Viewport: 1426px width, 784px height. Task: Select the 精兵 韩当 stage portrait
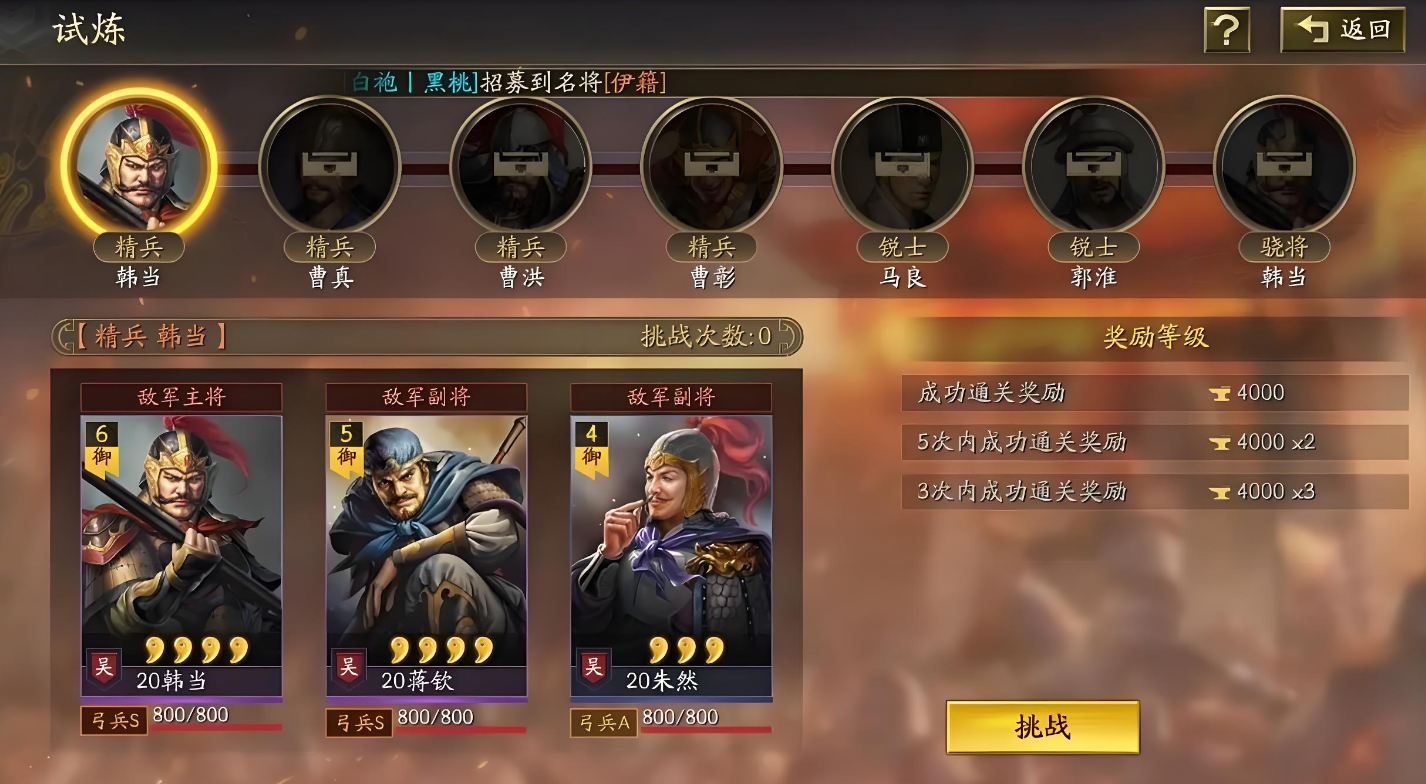pyautogui.click(x=138, y=166)
